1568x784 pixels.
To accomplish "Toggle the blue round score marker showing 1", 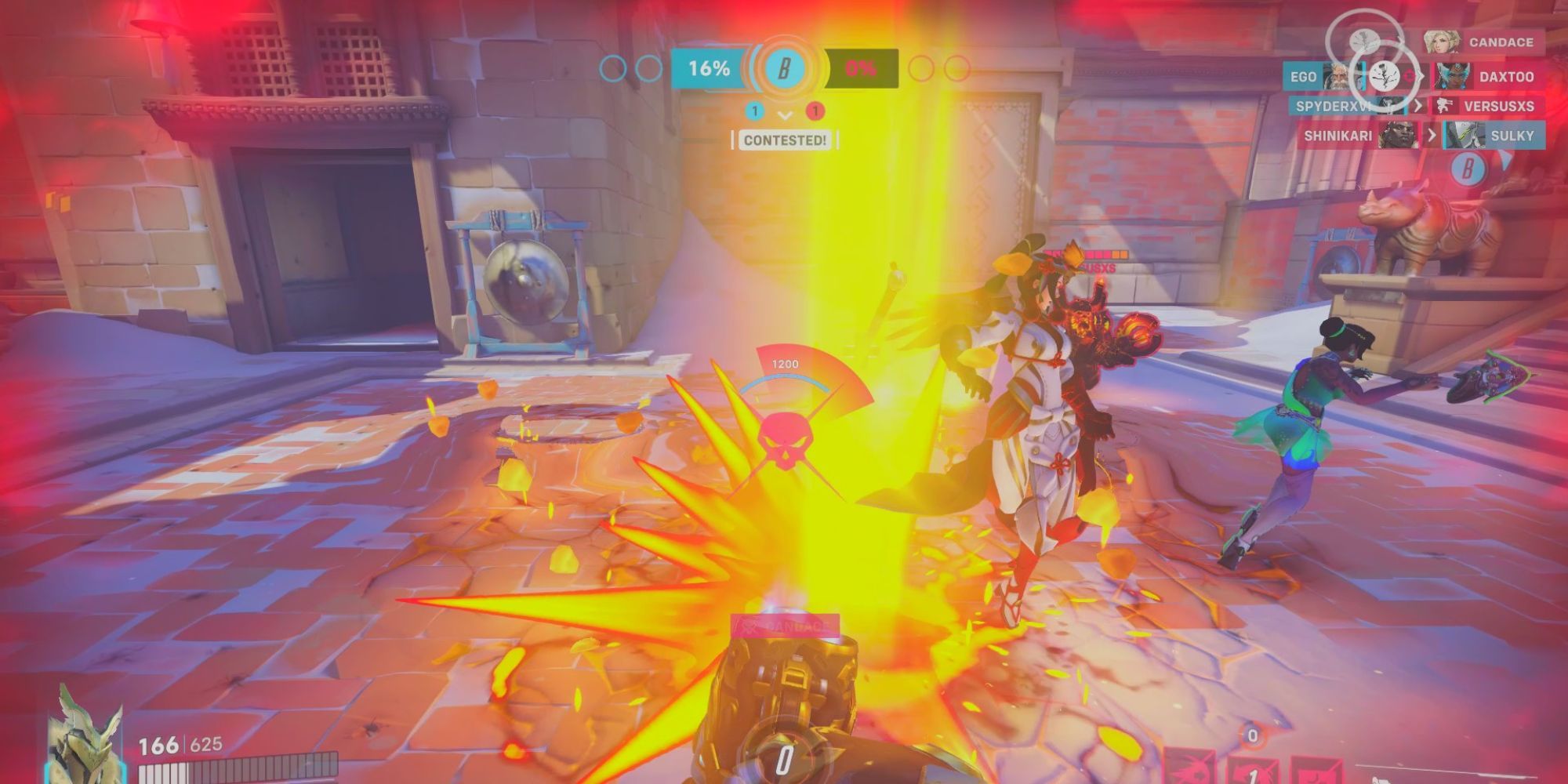I will [755, 112].
